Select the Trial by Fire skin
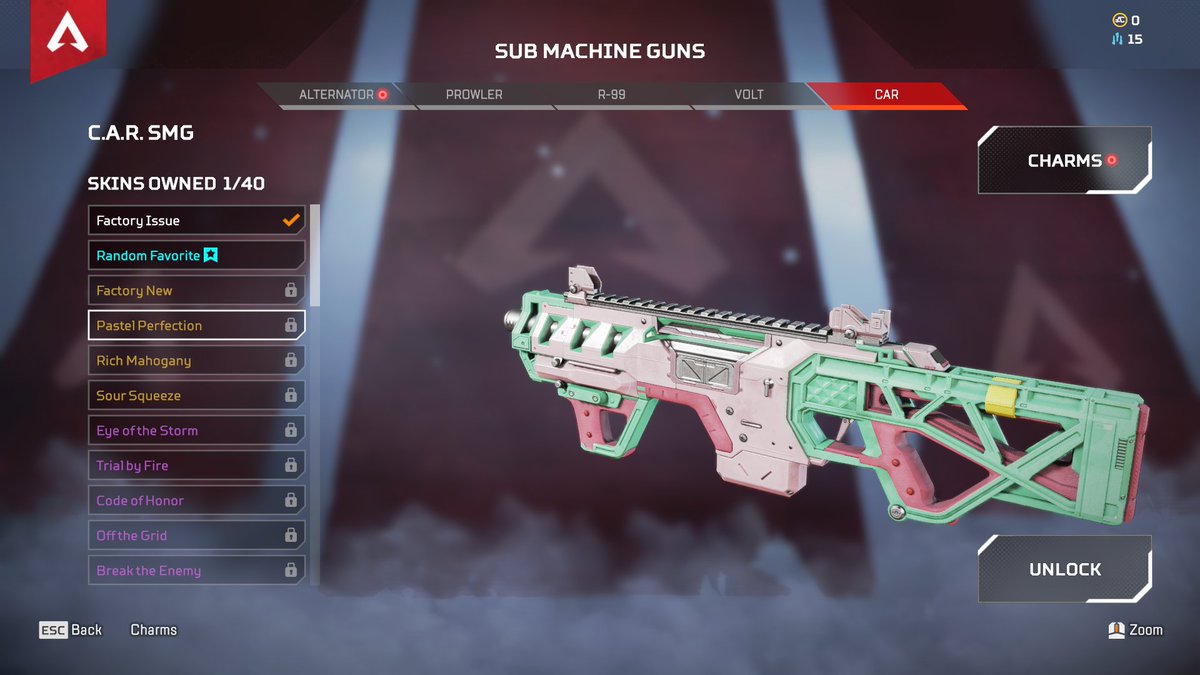The image size is (1200, 675). pos(196,466)
